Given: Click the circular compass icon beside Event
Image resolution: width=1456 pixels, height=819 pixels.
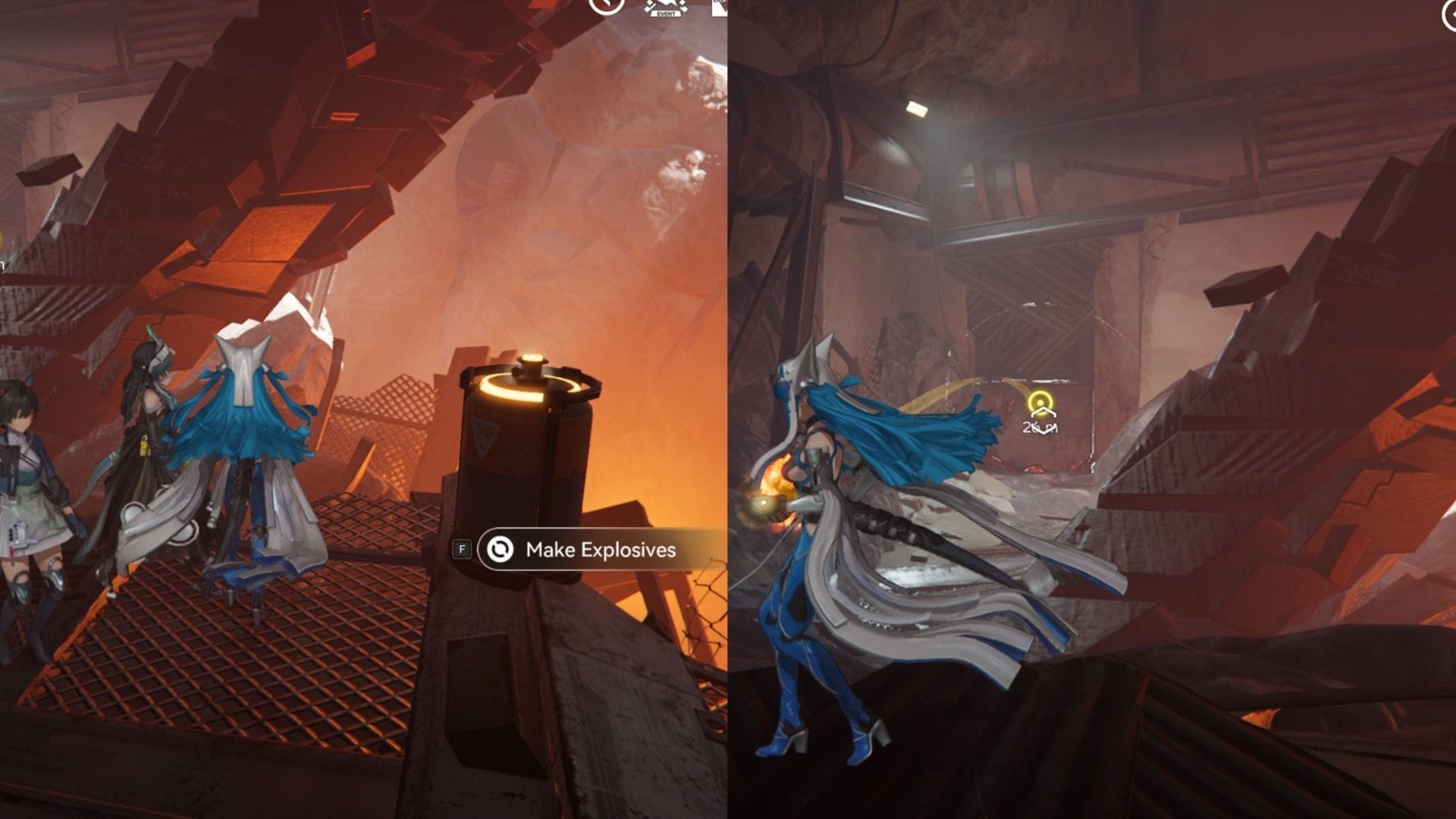Looking at the screenshot, I should point(606,6).
